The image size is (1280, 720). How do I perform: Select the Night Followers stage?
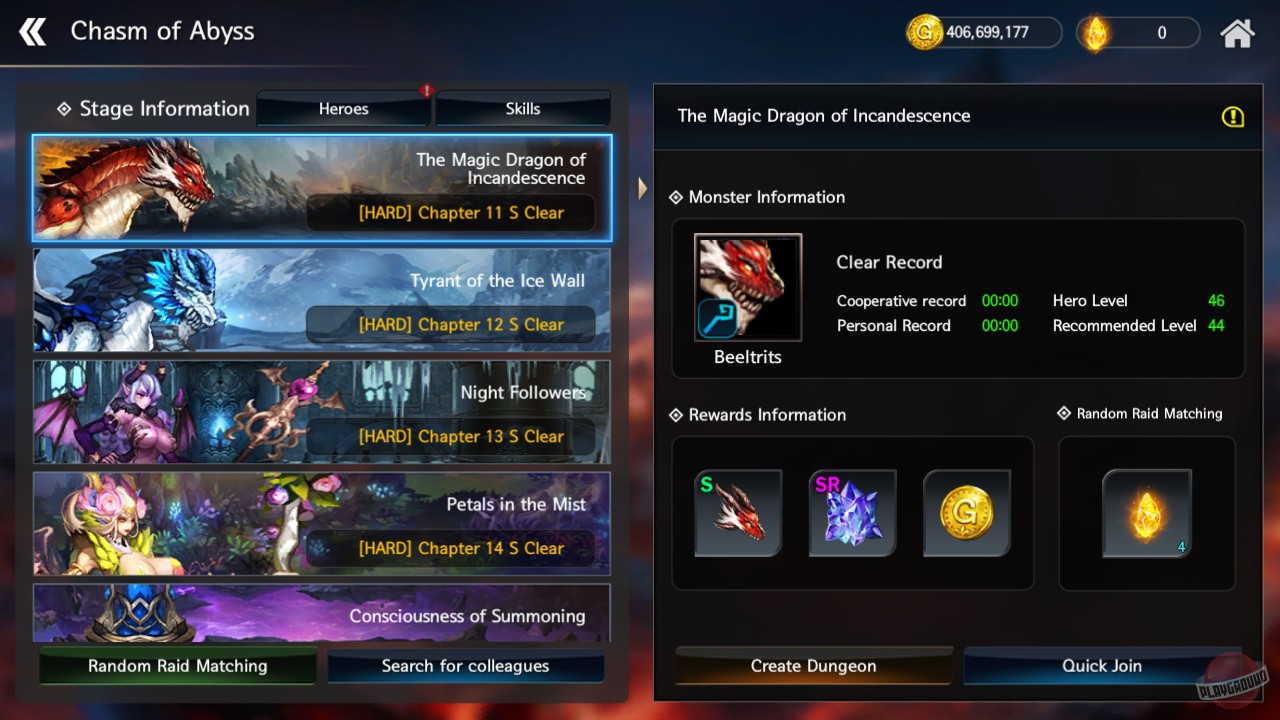[x=320, y=412]
